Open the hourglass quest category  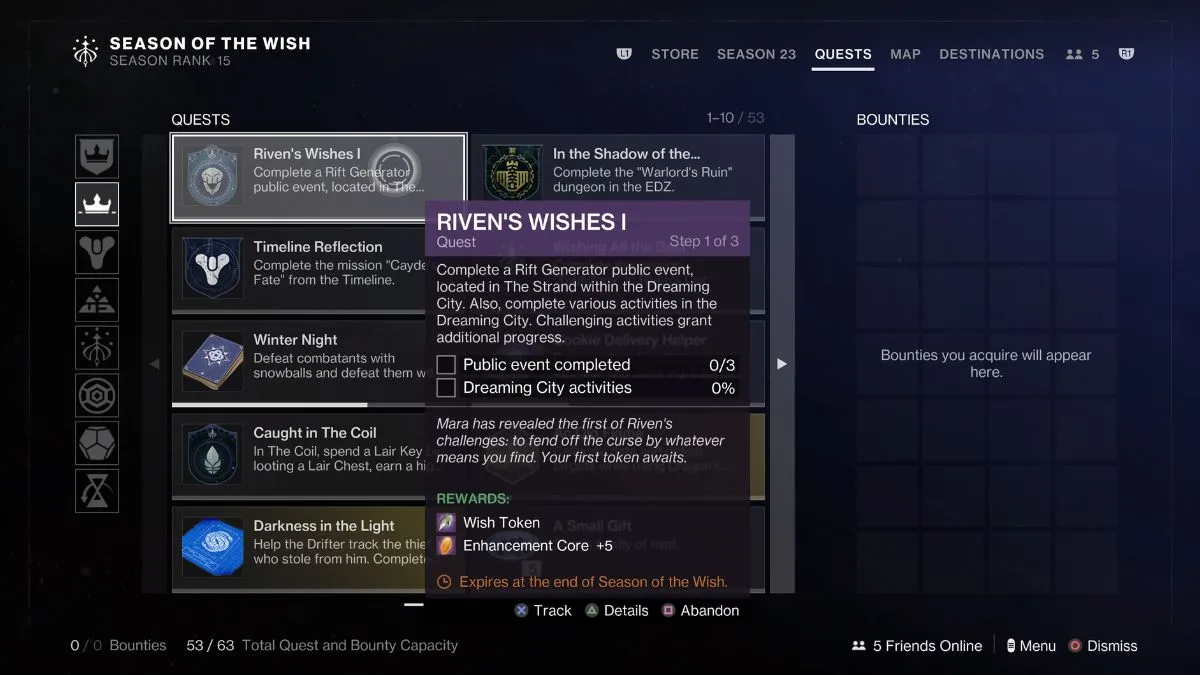tap(97, 491)
